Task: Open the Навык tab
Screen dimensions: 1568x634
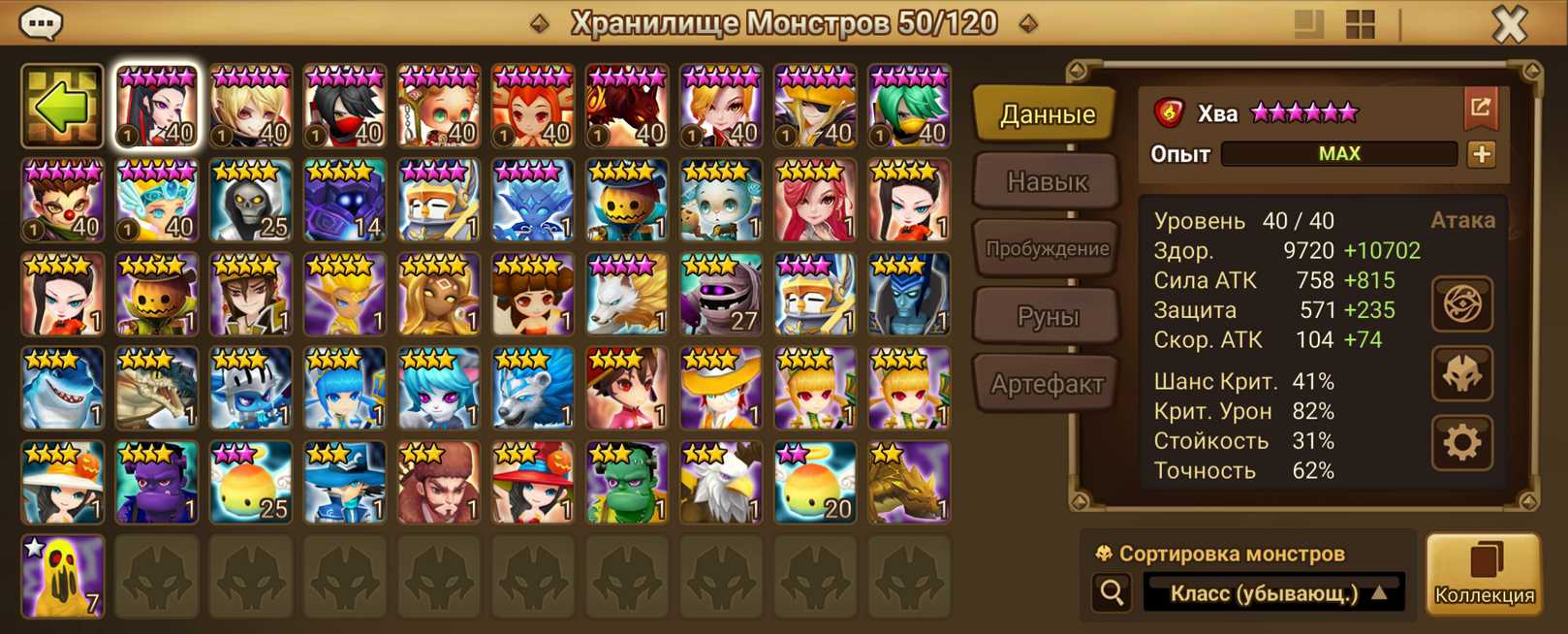Action: [x=1047, y=181]
